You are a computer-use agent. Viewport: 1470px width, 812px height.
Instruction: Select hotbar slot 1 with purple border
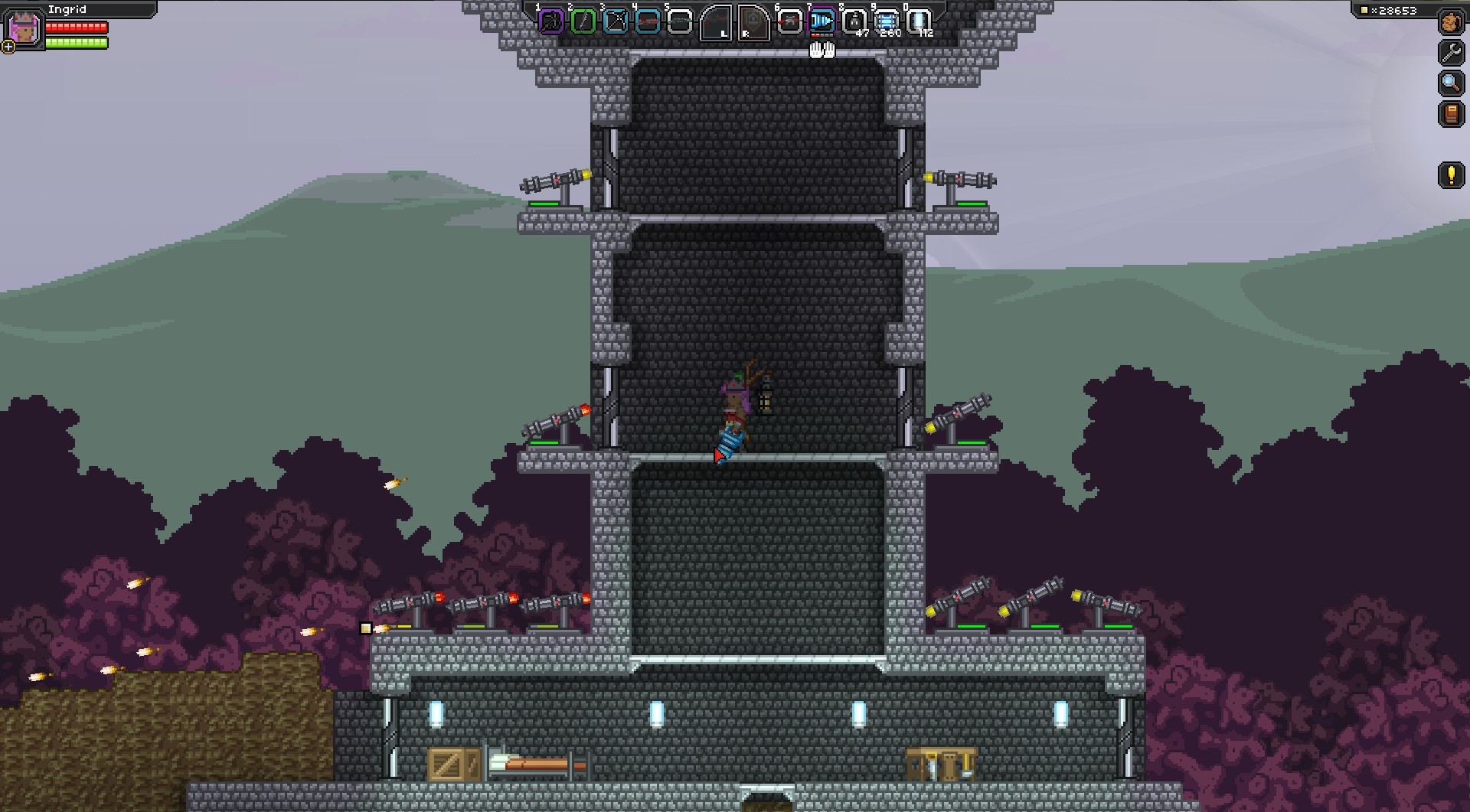(x=551, y=21)
